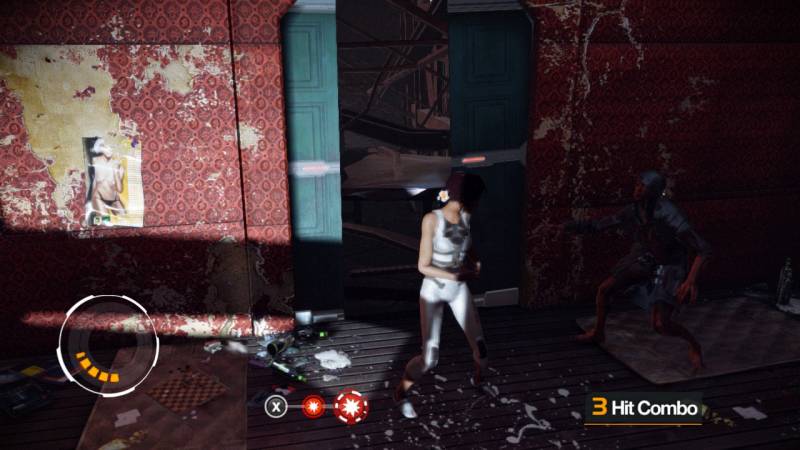Select the large dashed-ring power pressen icon
This screenshot has height=450, width=800.
(351, 406)
